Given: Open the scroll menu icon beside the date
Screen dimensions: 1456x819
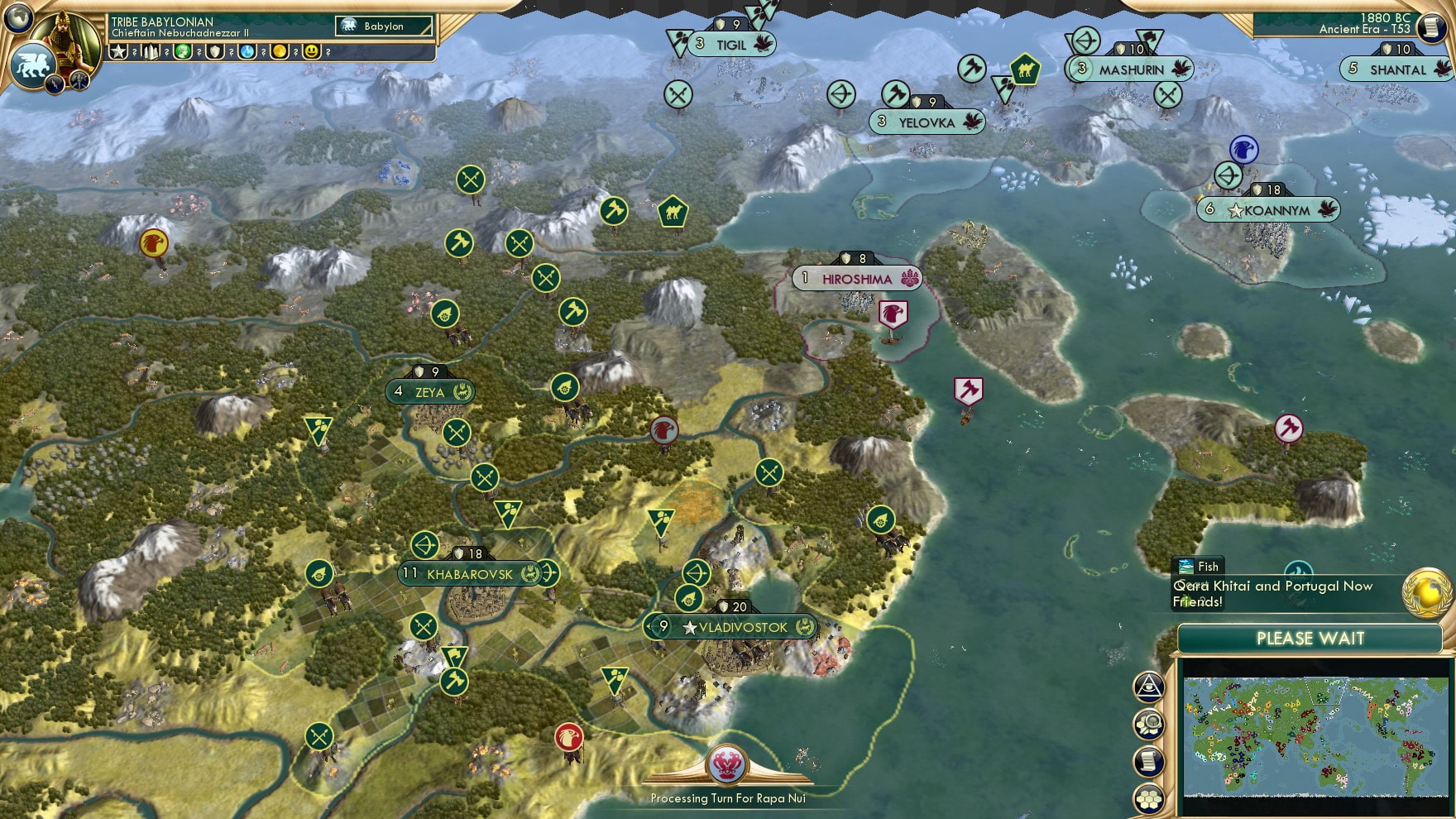Looking at the screenshot, I should pos(1430,27).
